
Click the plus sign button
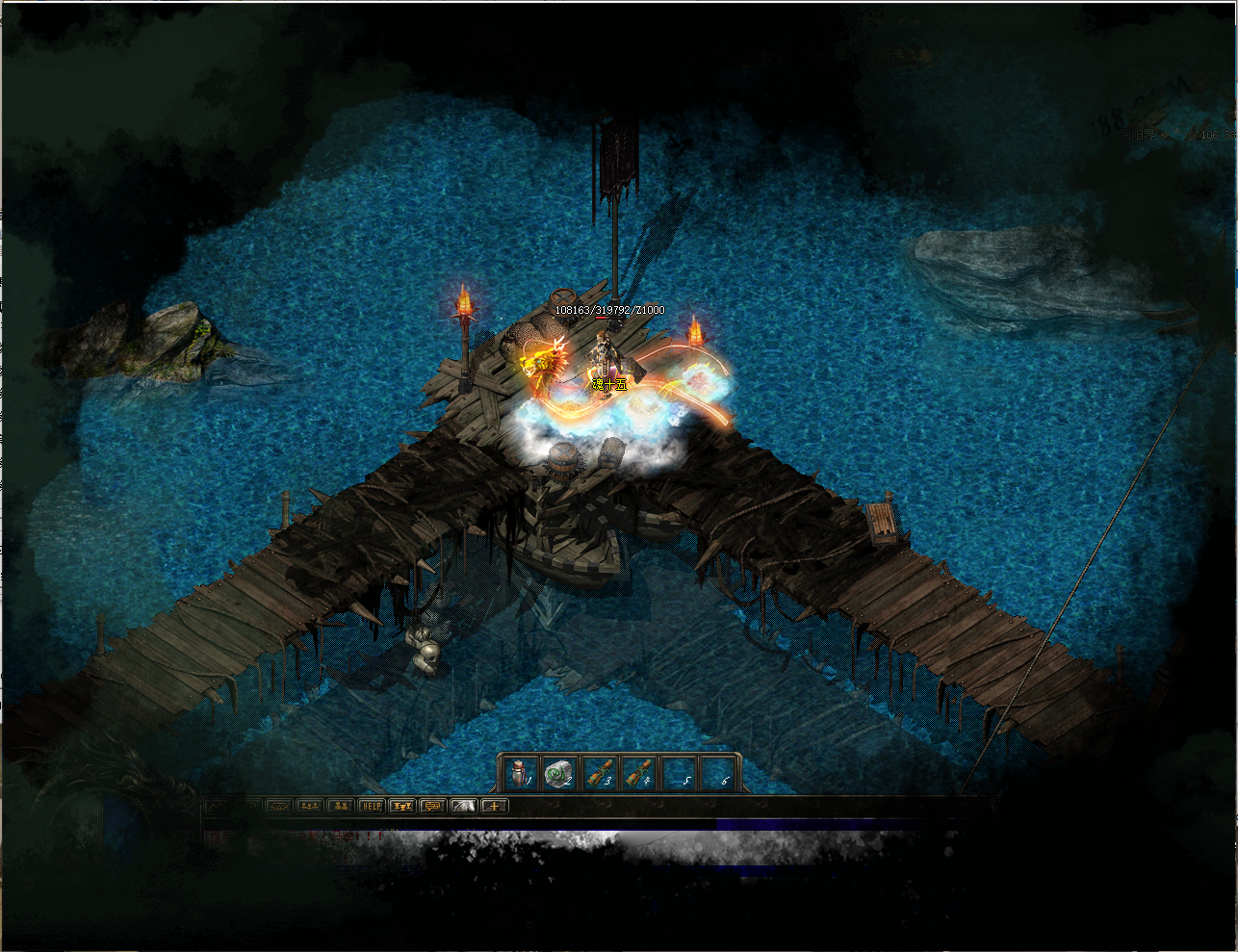tap(495, 806)
